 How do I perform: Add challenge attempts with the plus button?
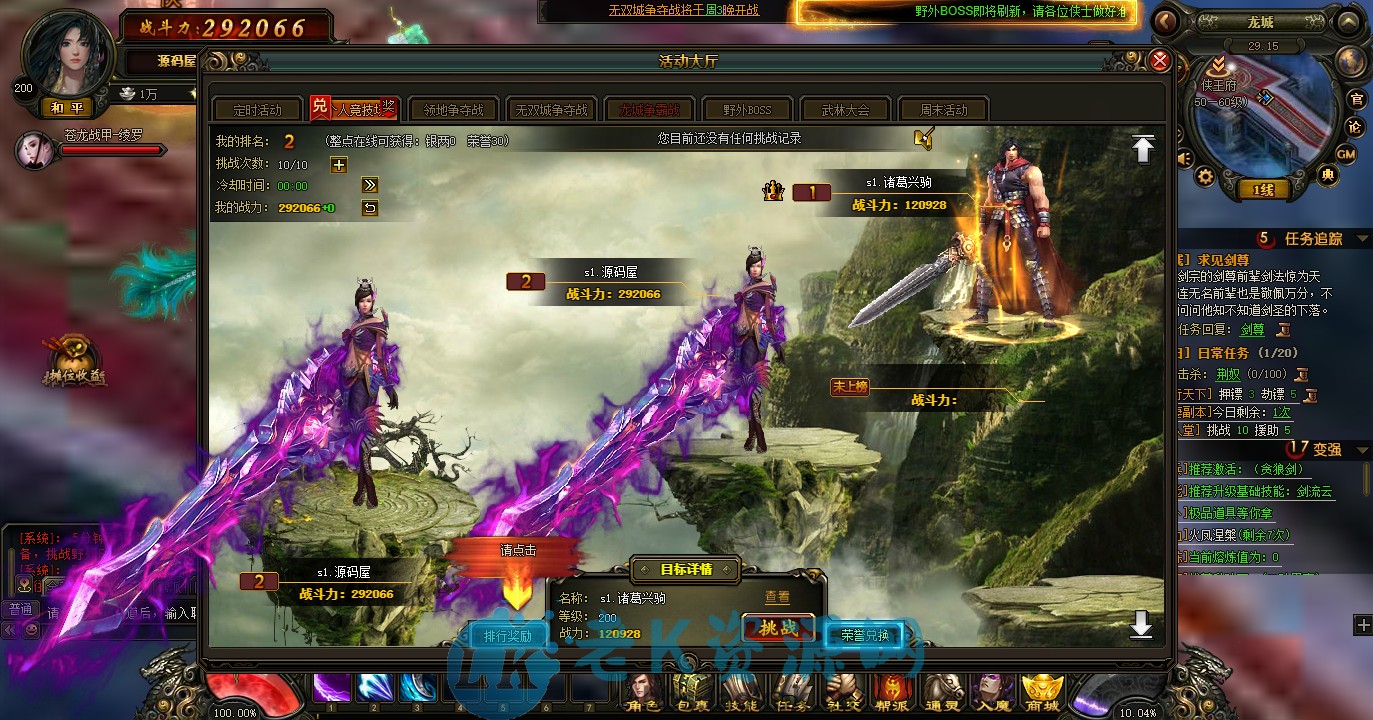339,165
